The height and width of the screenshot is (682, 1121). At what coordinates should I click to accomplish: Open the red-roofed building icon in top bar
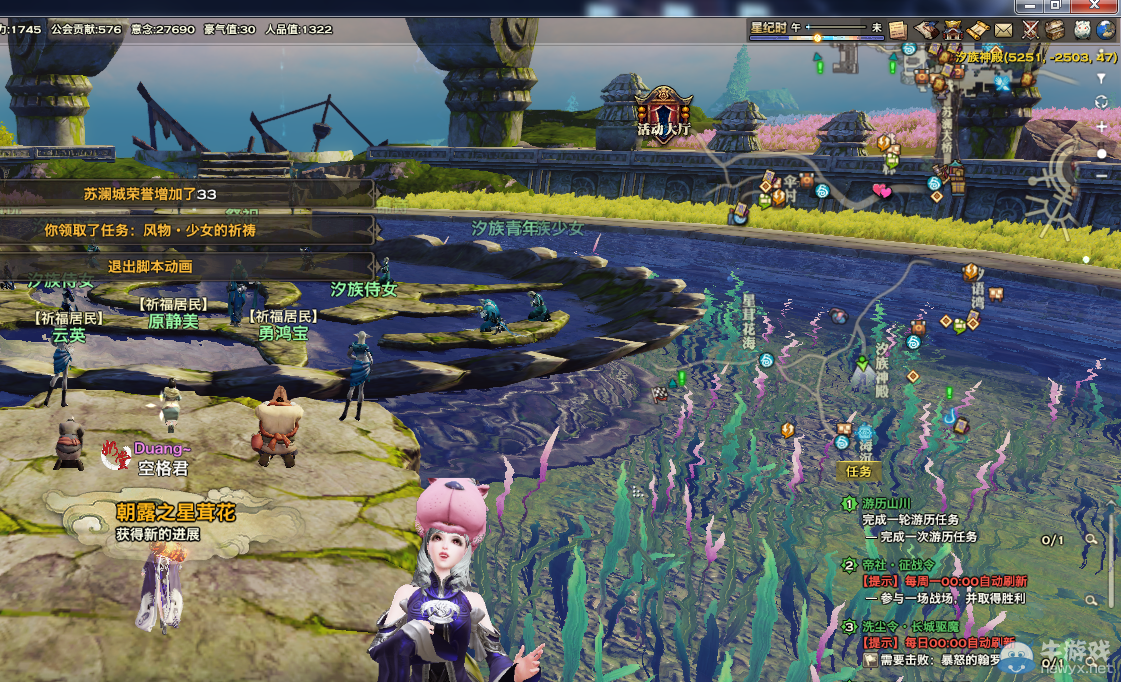coord(952,30)
